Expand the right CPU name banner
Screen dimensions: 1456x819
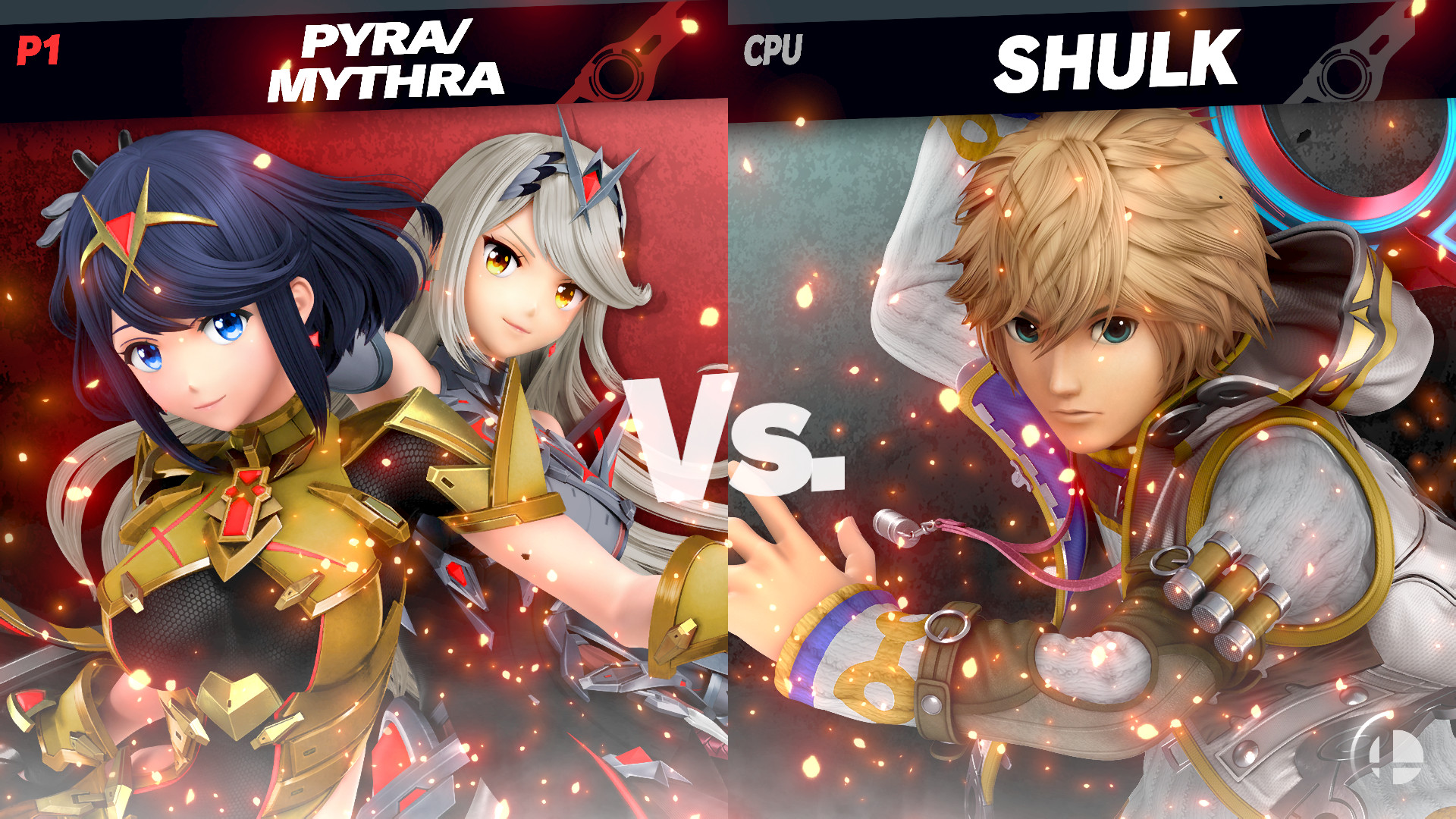tap(1092, 57)
